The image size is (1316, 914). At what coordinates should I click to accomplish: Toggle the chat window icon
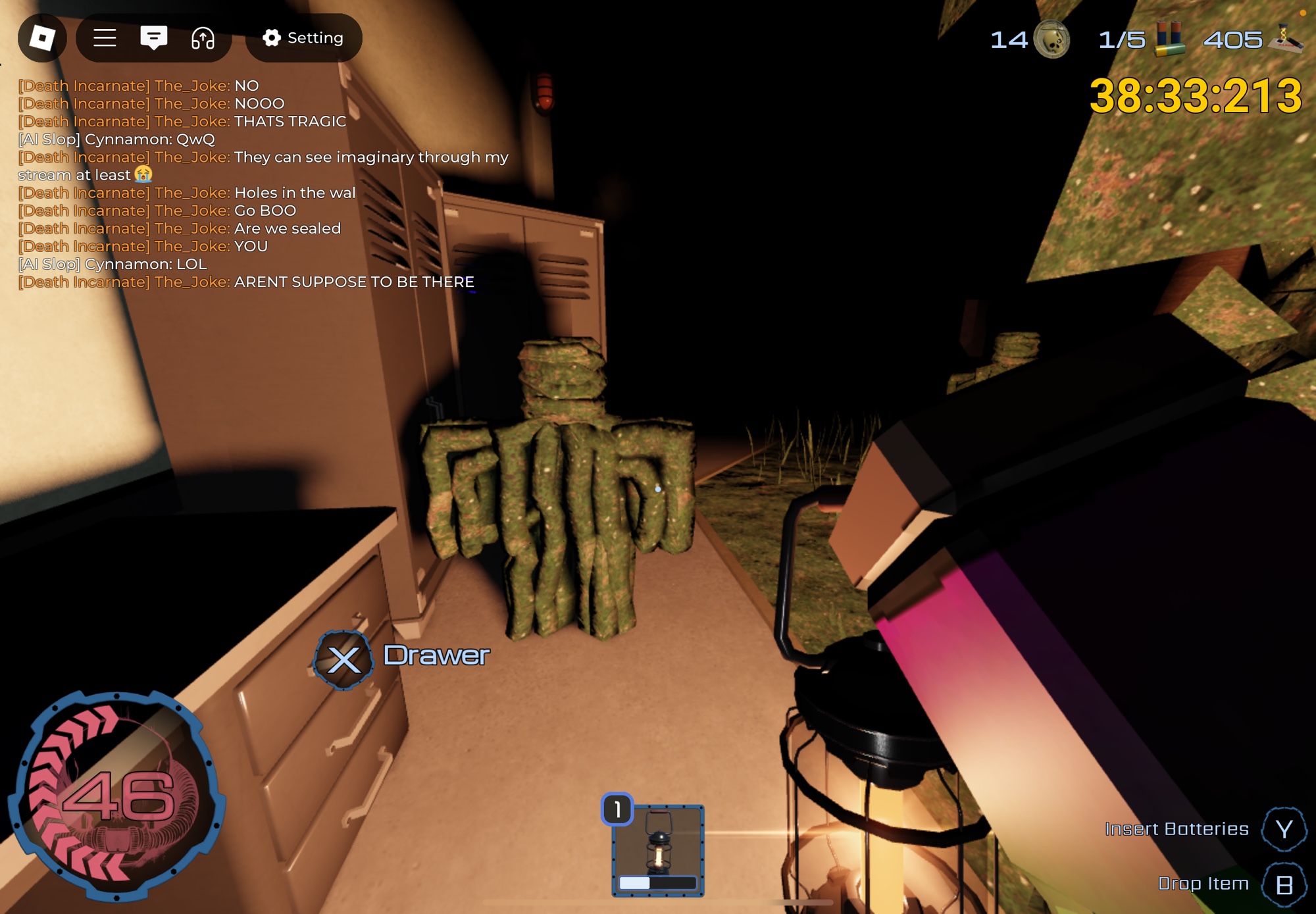tap(153, 38)
